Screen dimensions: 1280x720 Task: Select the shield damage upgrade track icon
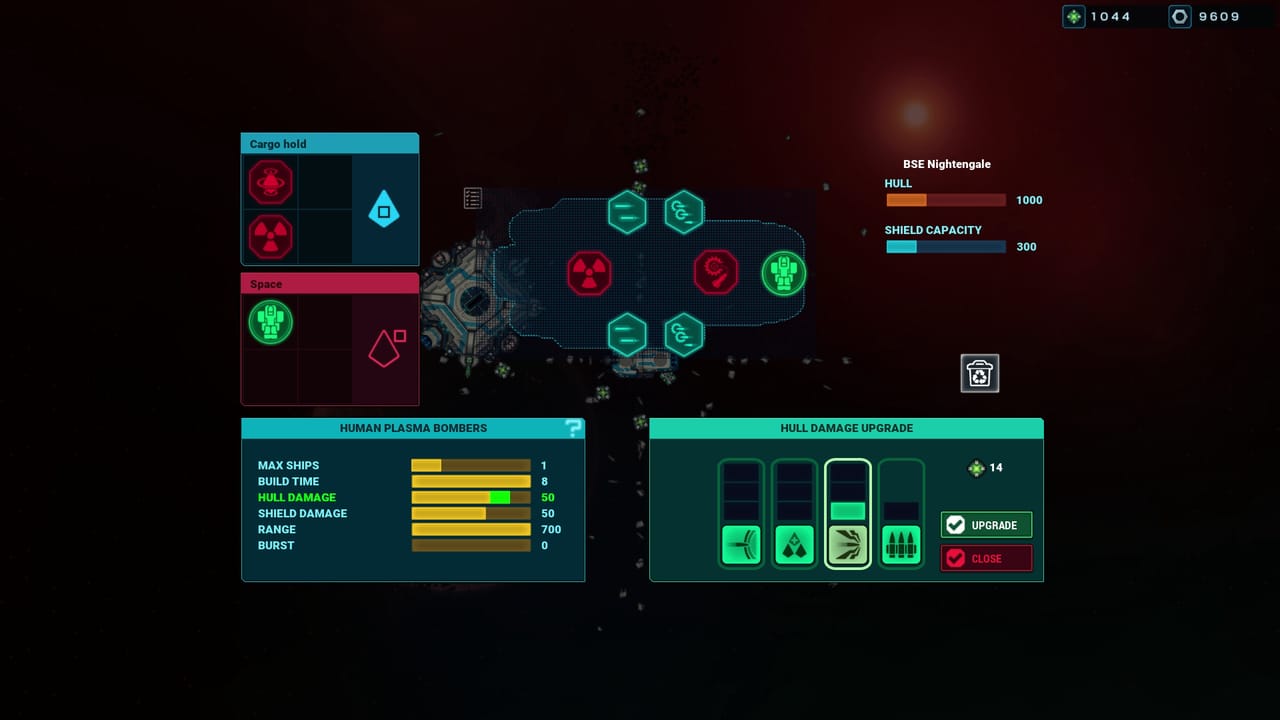click(x=794, y=543)
